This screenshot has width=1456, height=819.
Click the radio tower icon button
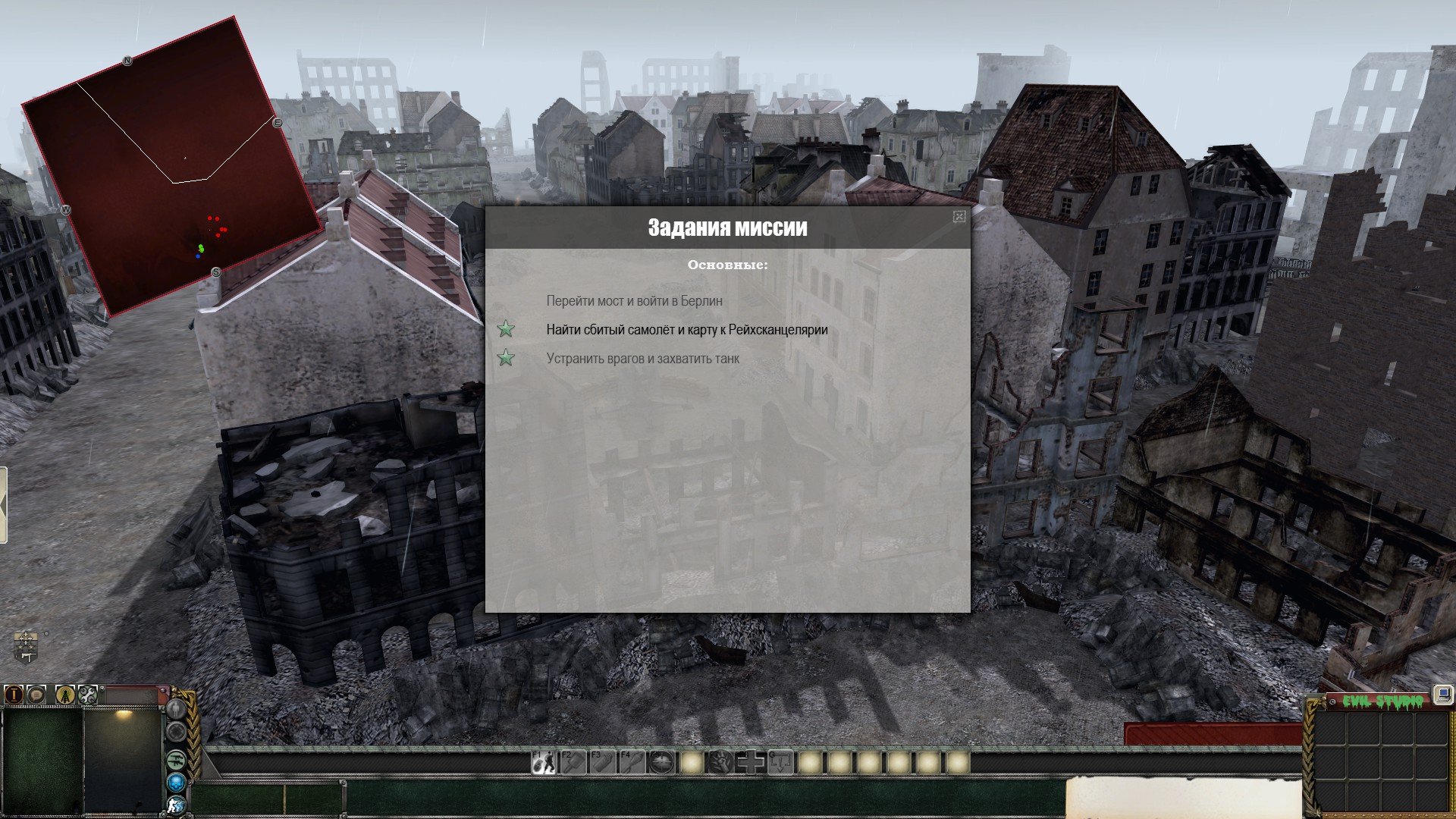click(65, 694)
